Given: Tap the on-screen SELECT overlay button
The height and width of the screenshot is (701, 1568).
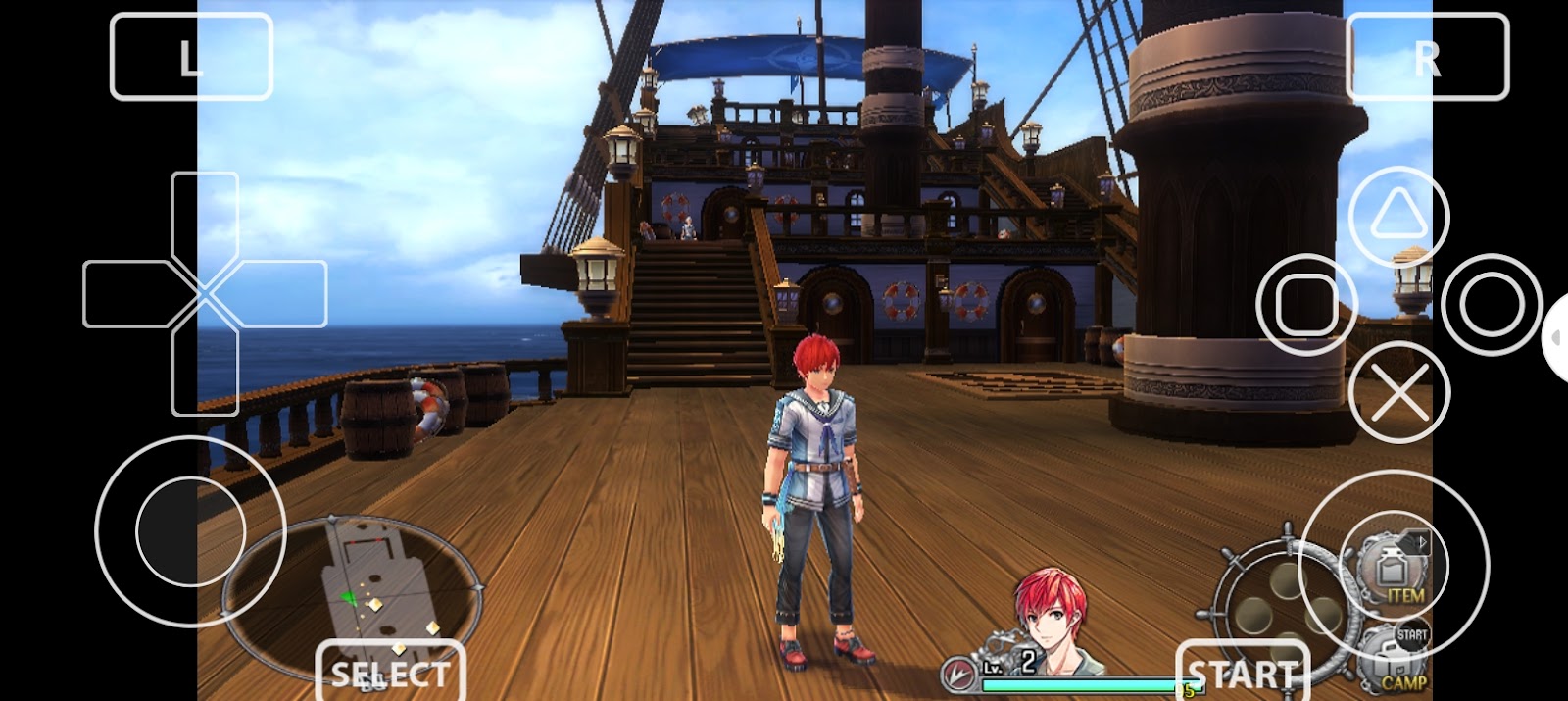Looking at the screenshot, I should (390, 673).
